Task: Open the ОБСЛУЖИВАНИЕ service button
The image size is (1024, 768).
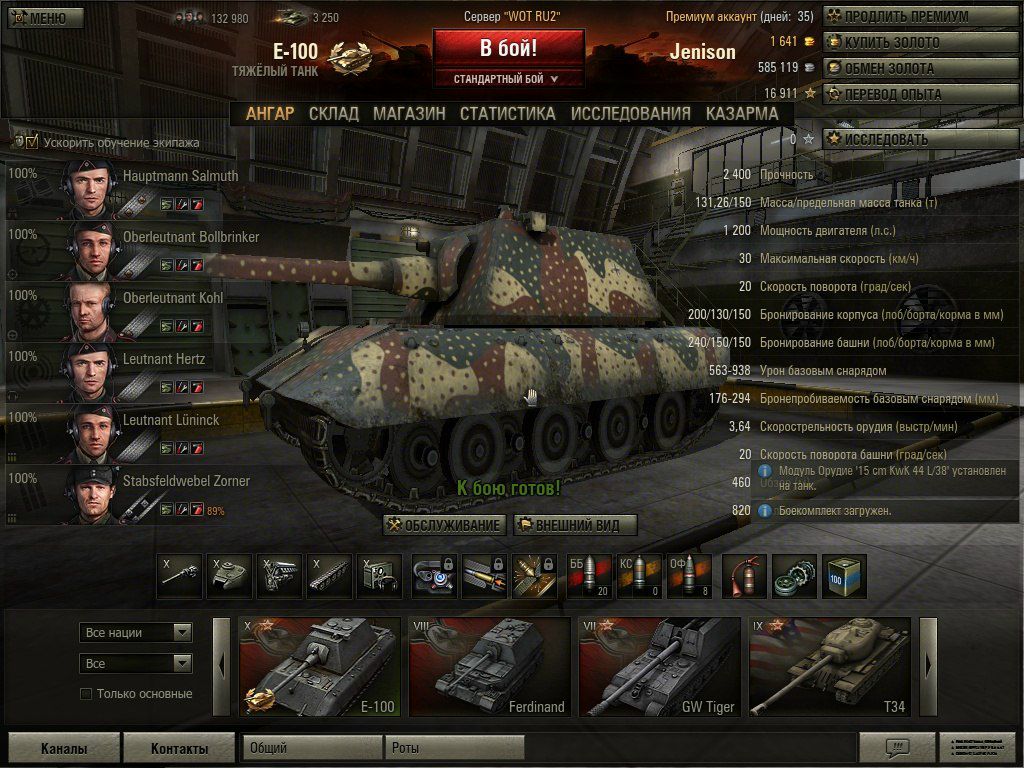Action: tap(445, 526)
